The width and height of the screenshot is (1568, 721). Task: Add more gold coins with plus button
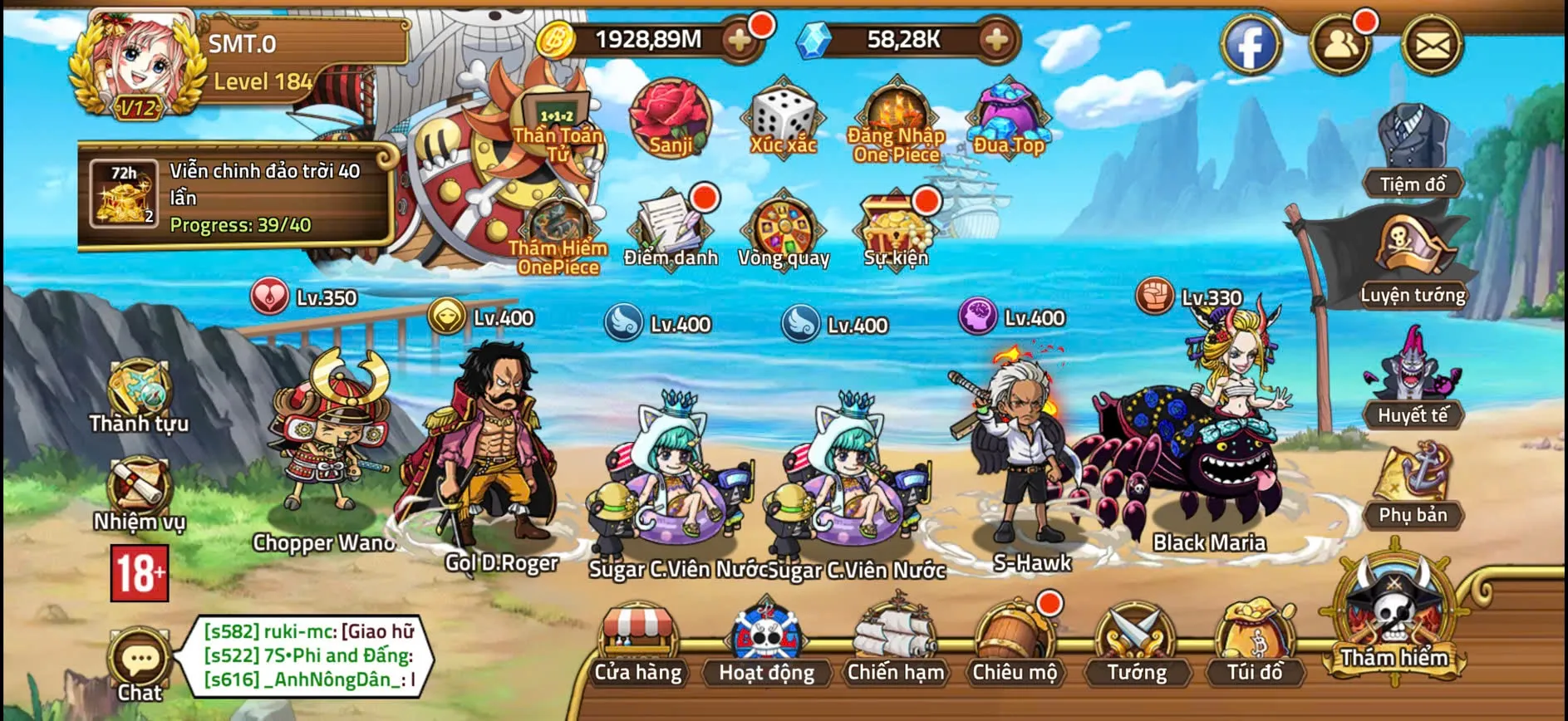739,39
